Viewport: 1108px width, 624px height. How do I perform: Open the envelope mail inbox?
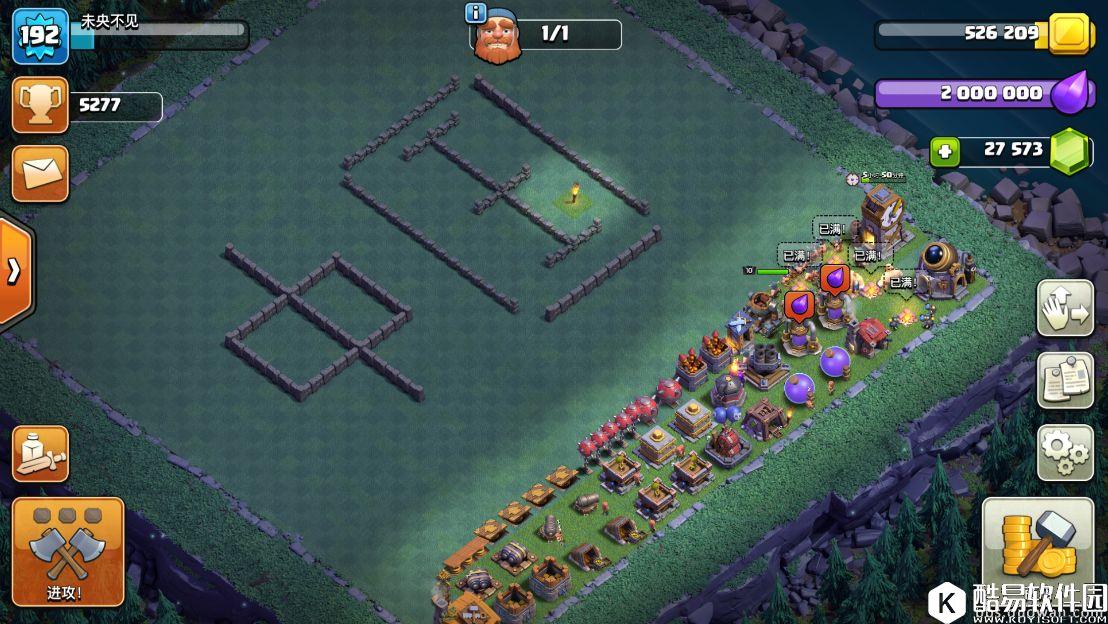[40, 173]
